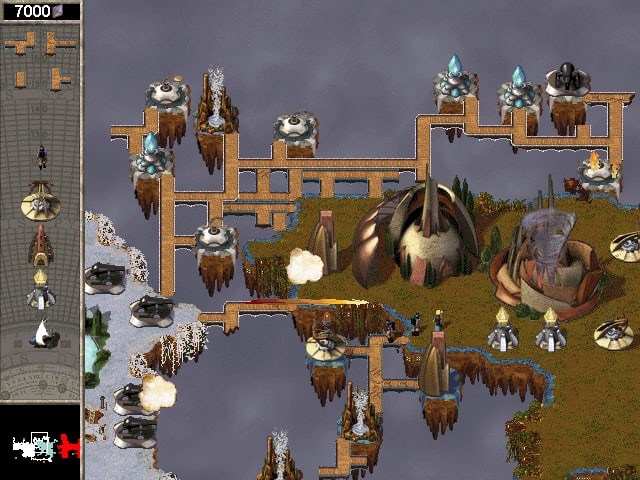Pick the tall brown spire building icon
Screen dimensions: 640x480
41,245
